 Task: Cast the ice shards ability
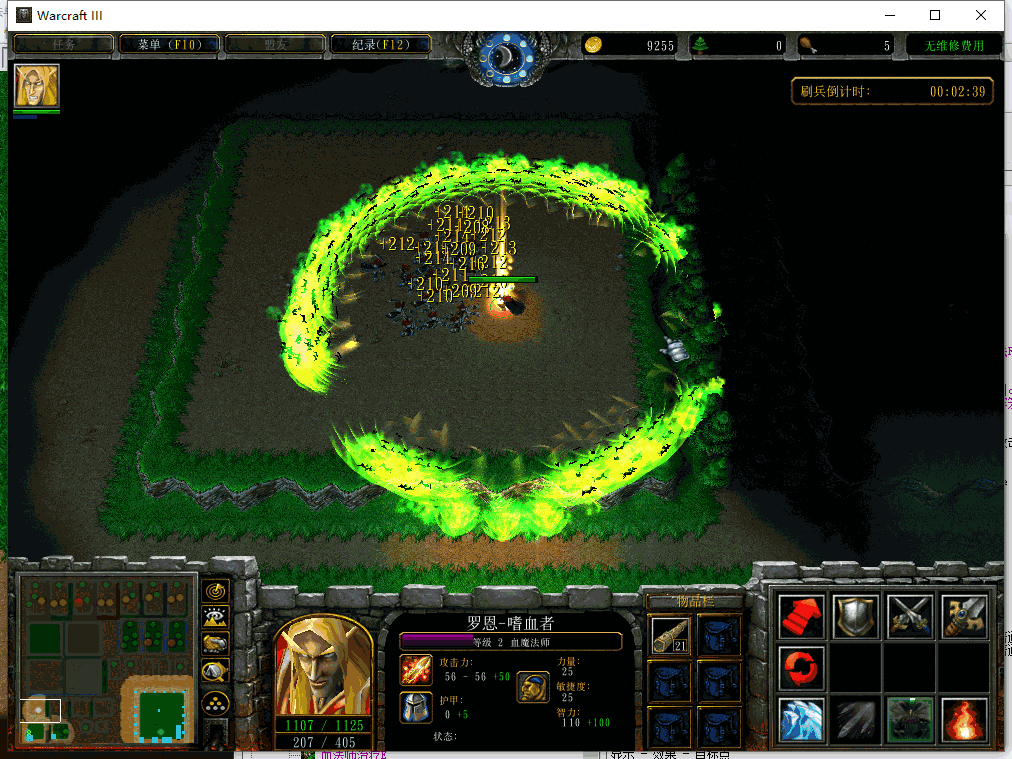click(x=801, y=720)
